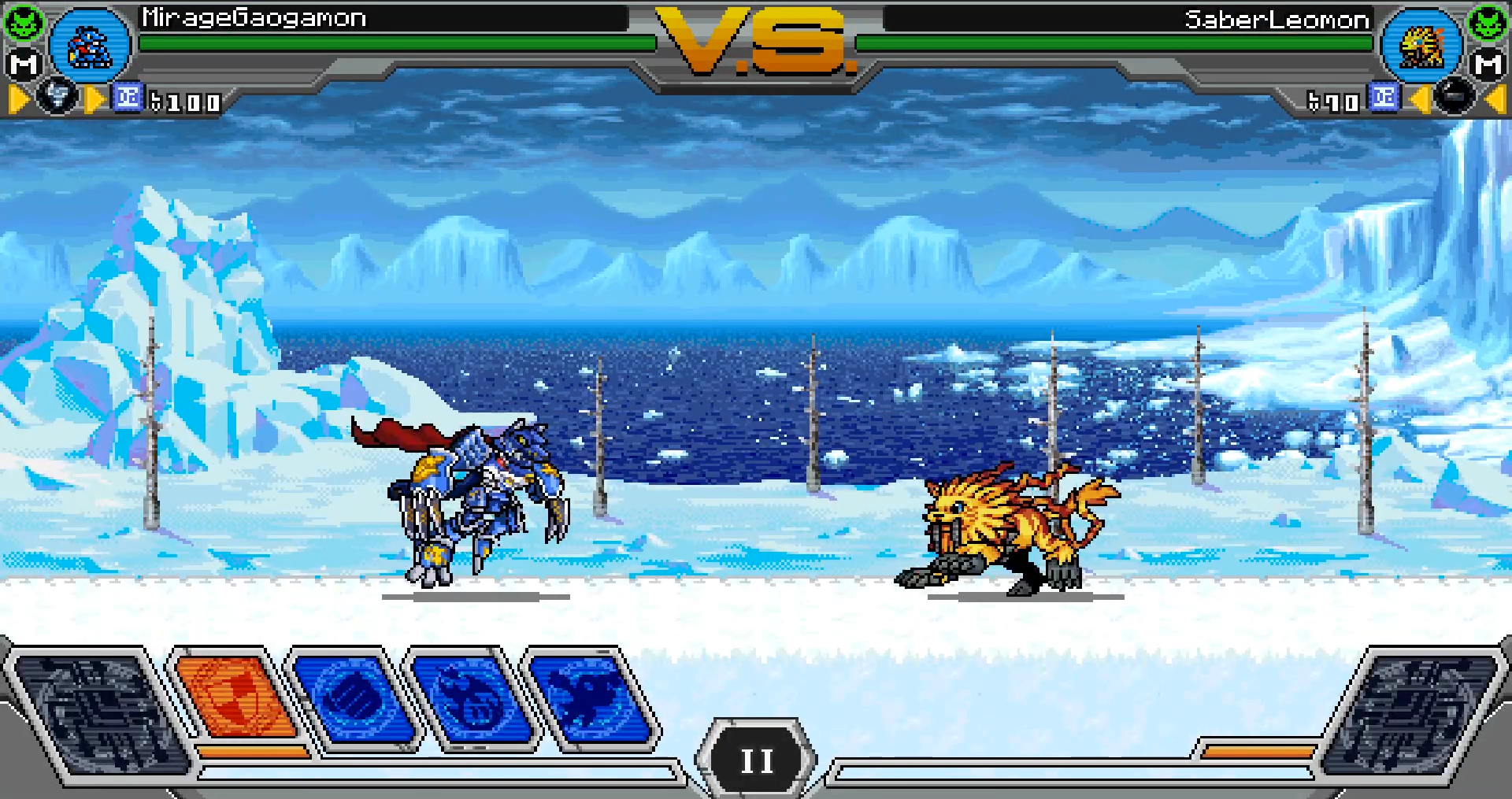Toggle the M mode button on the right
The width and height of the screenshot is (1512, 799).
[1487, 63]
